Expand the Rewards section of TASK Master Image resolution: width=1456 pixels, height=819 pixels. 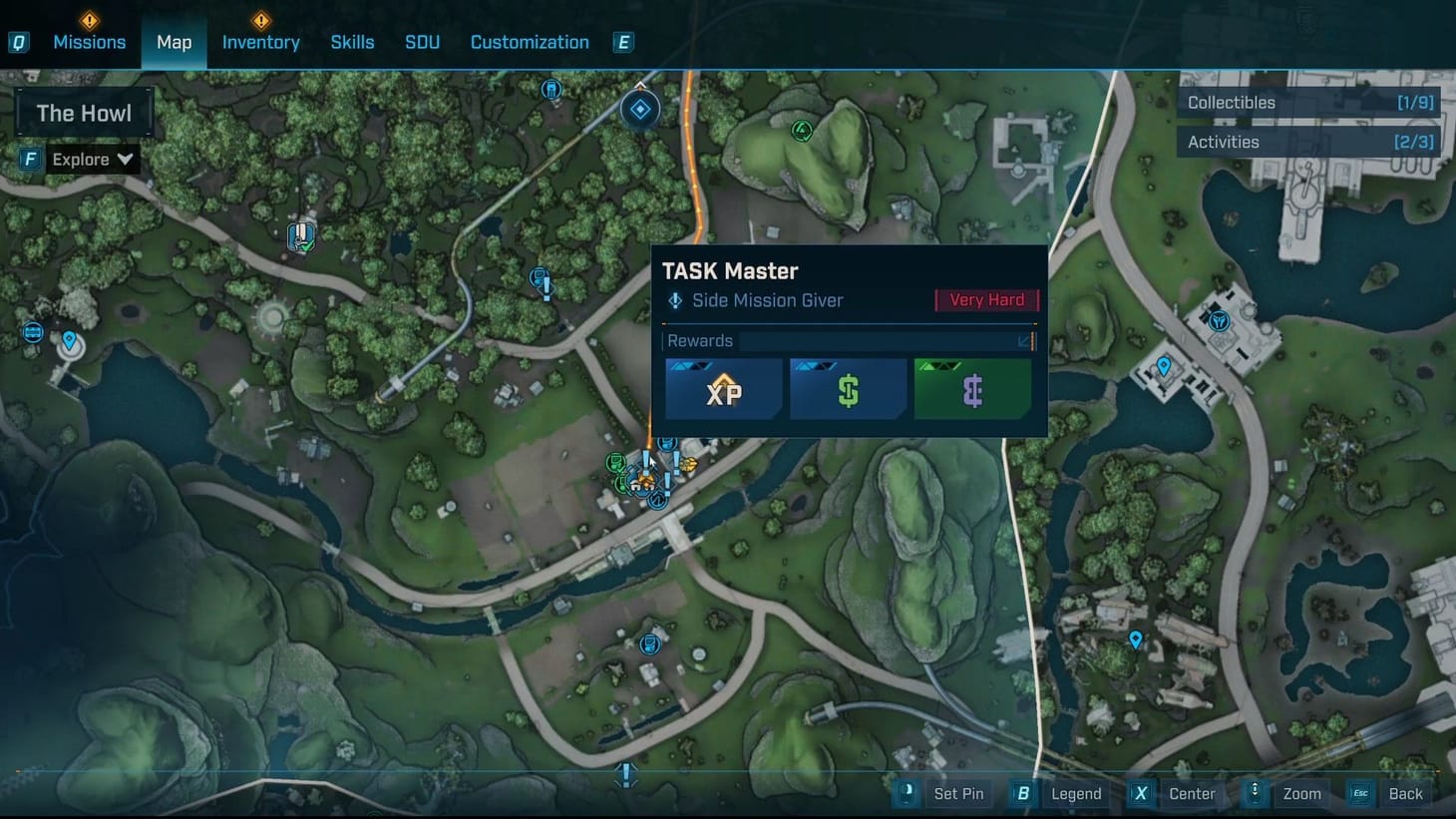(x=1025, y=341)
